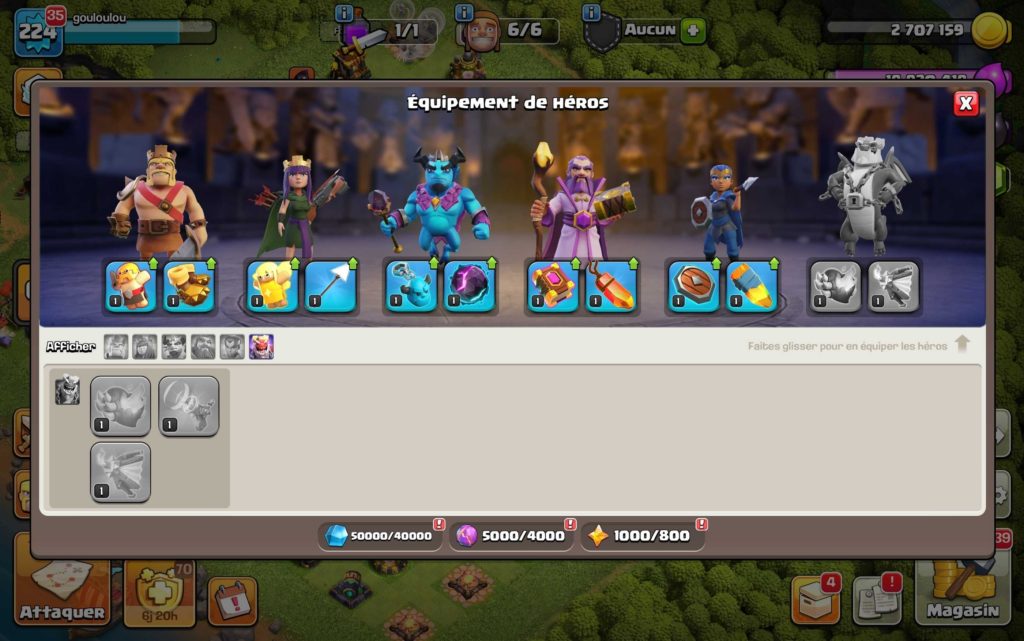Open the yellow starry ore counter
The image size is (1024, 641).
[x=642, y=536]
